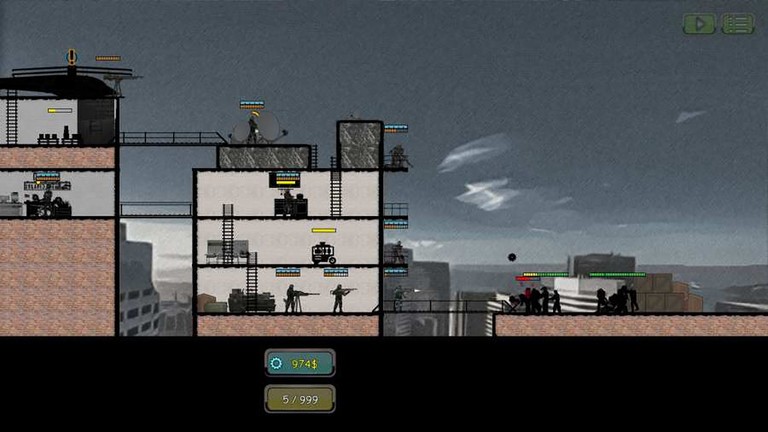Open the green list menu button
This screenshot has width=768, height=432.
click(738, 23)
